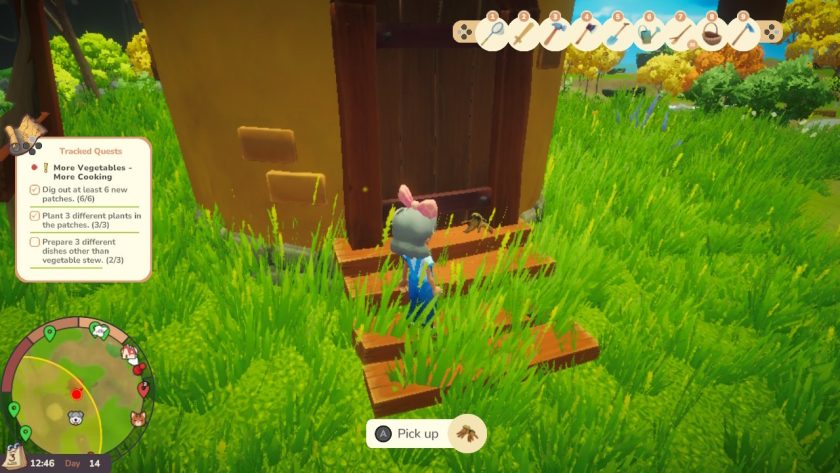Select the axe in the hotbar
The image size is (840, 473).
[x=586, y=34]
